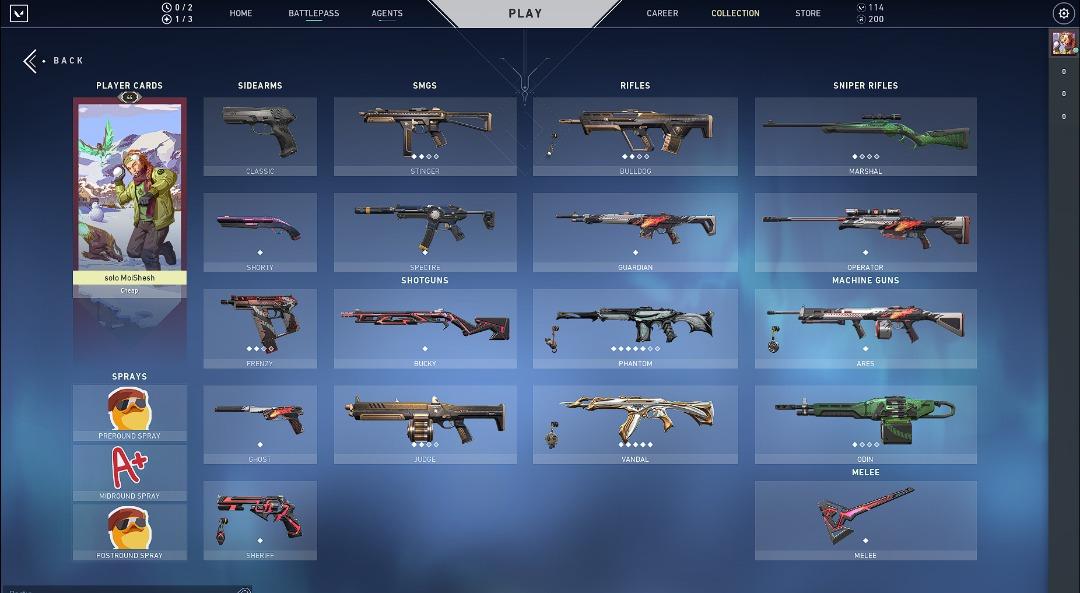Choose the Operator sniper rifle tile
This screenshot has width=1080, height=593.
coord(865,232)
